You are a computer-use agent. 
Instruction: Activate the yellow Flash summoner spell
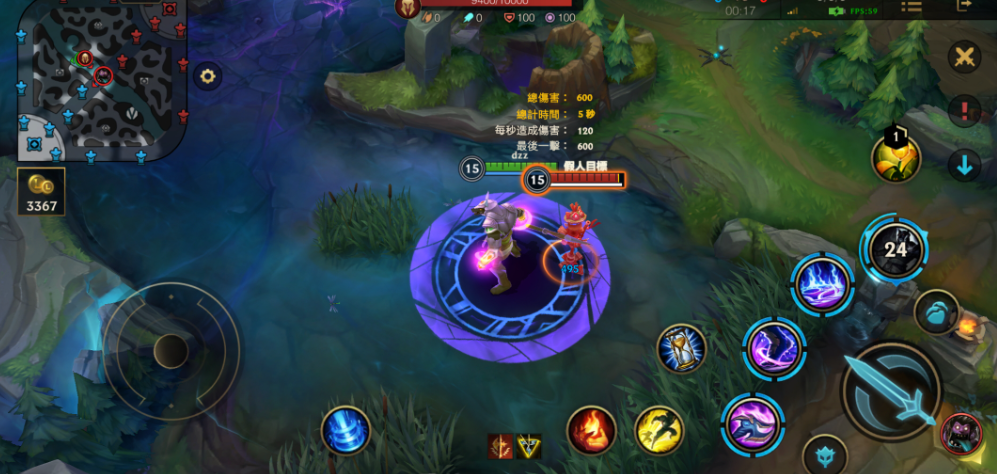659,430
